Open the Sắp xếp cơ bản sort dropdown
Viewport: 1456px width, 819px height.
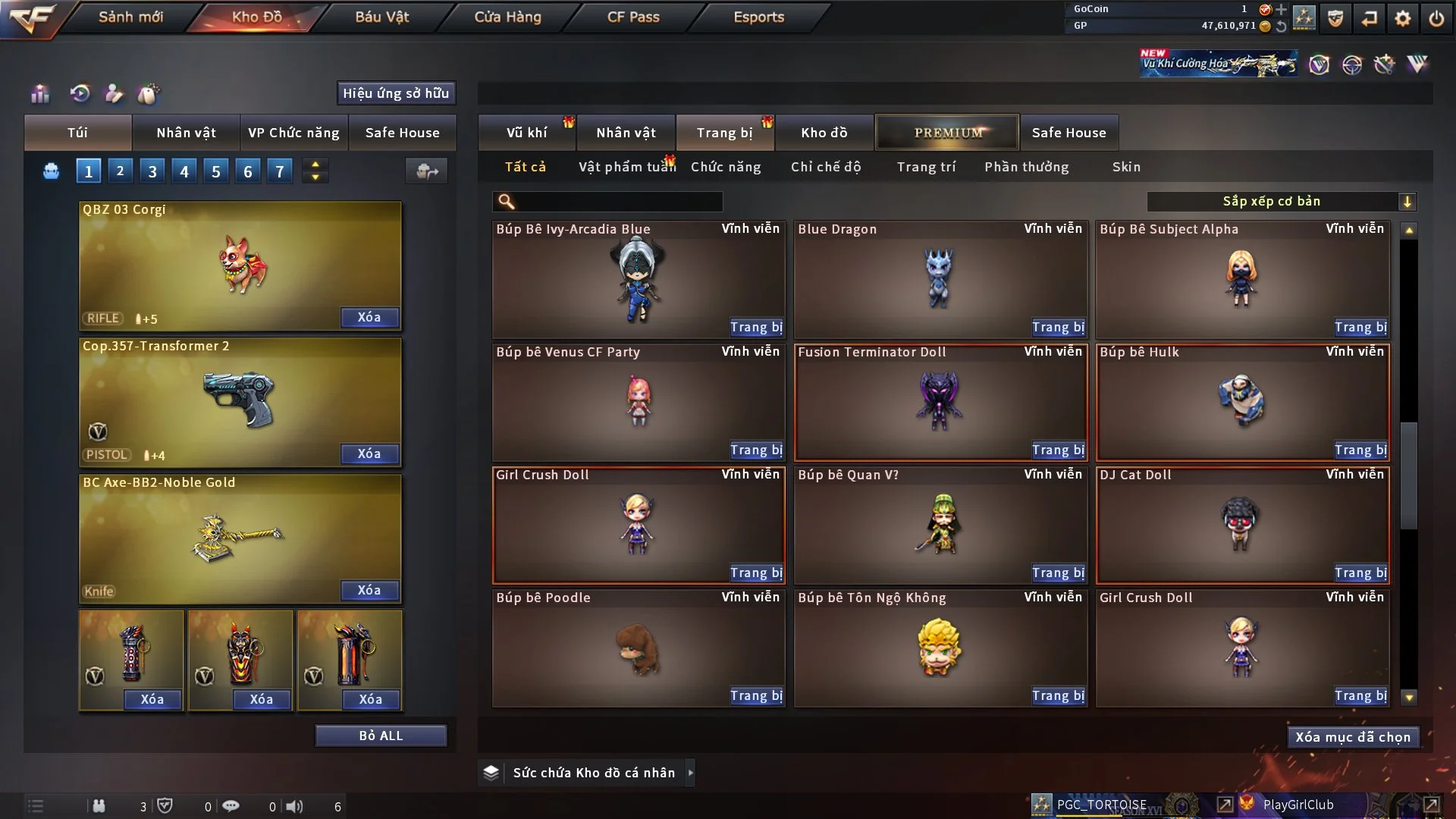click(1281, 202)
